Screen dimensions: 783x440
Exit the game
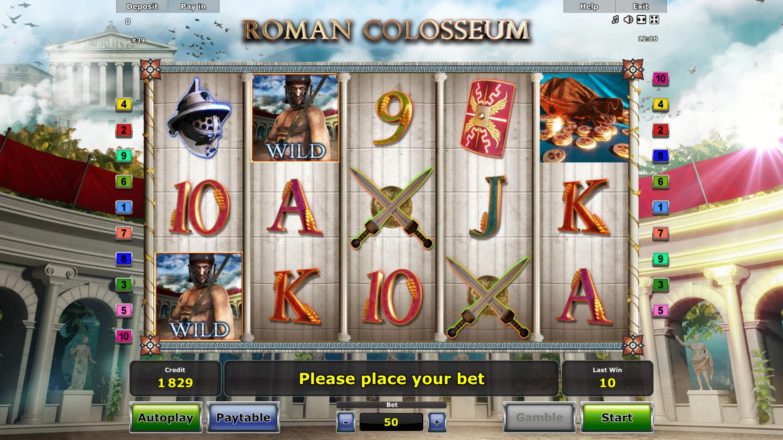[638, 6]
